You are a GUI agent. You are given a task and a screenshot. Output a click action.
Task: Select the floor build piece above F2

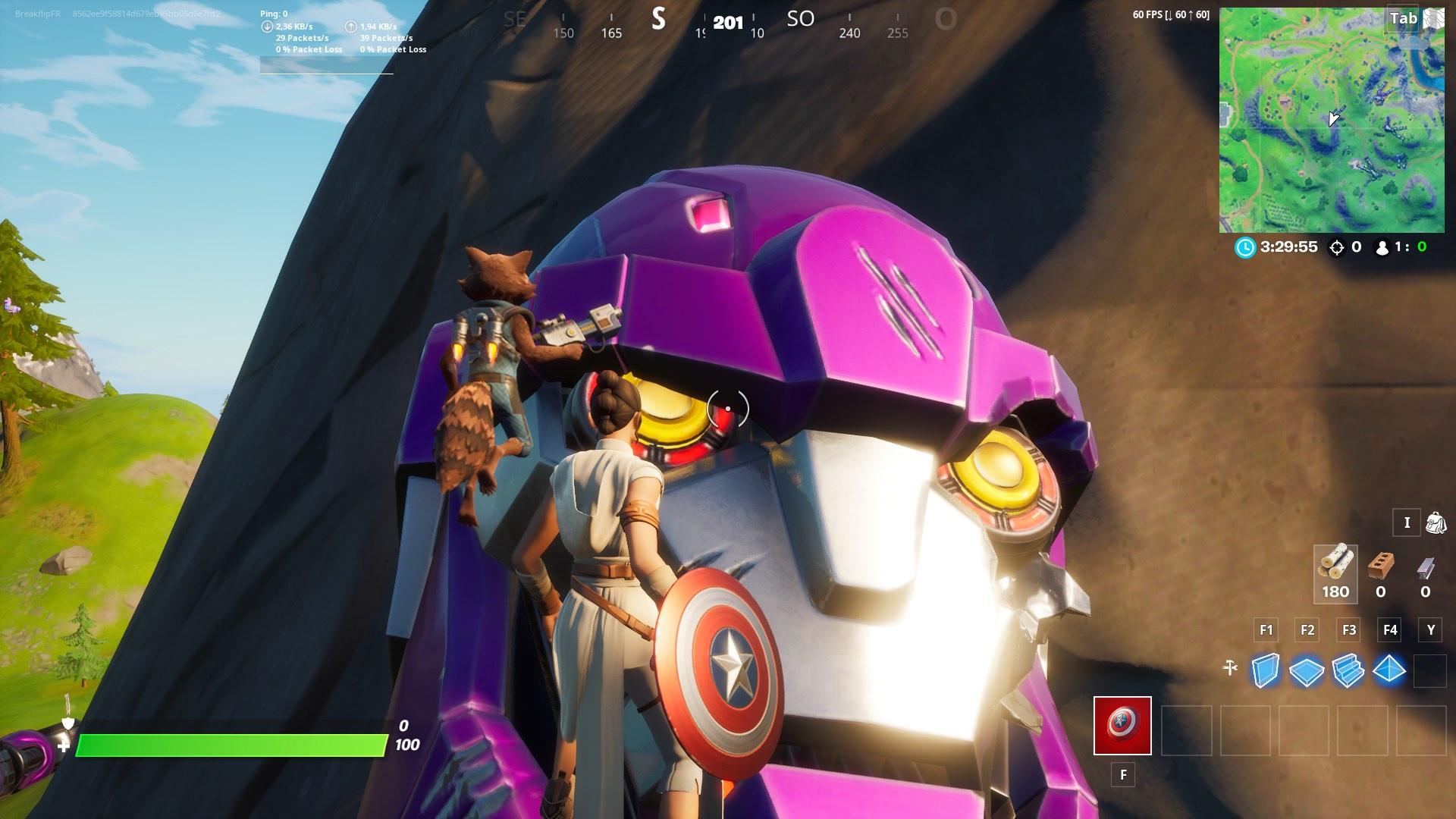coord(1307,670)
